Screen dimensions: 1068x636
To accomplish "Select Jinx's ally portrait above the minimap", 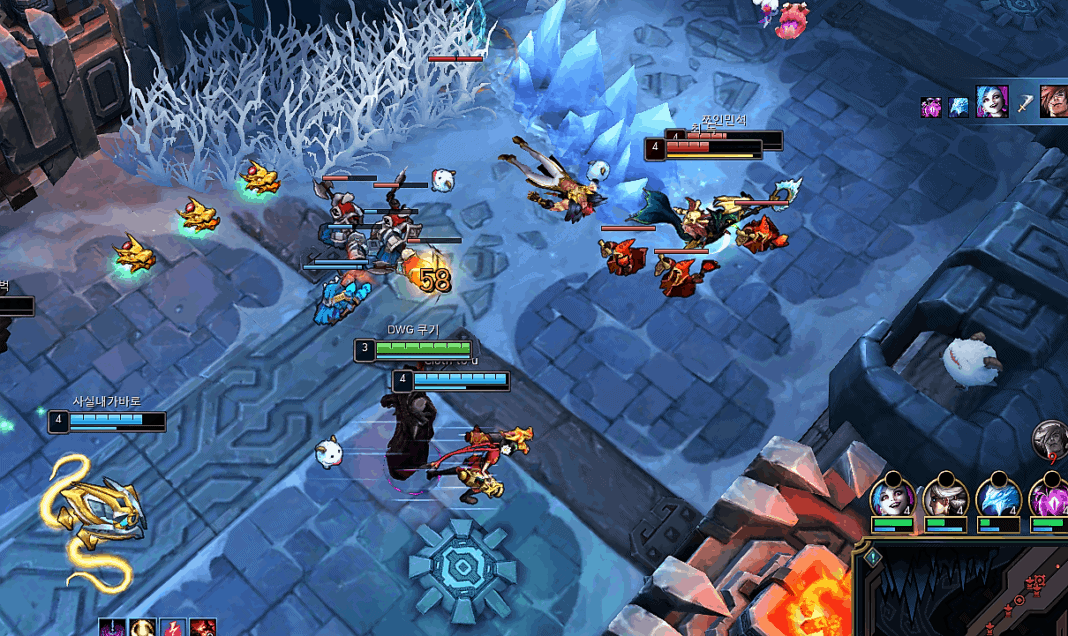I will click(x=892, y=496).
